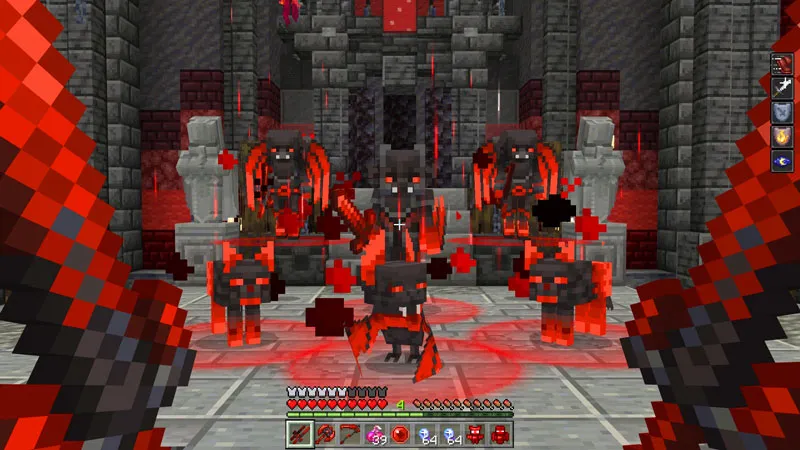The image size is (800, 450).
Task: Select the pink potion stack of 39
Action: [375, 433]
